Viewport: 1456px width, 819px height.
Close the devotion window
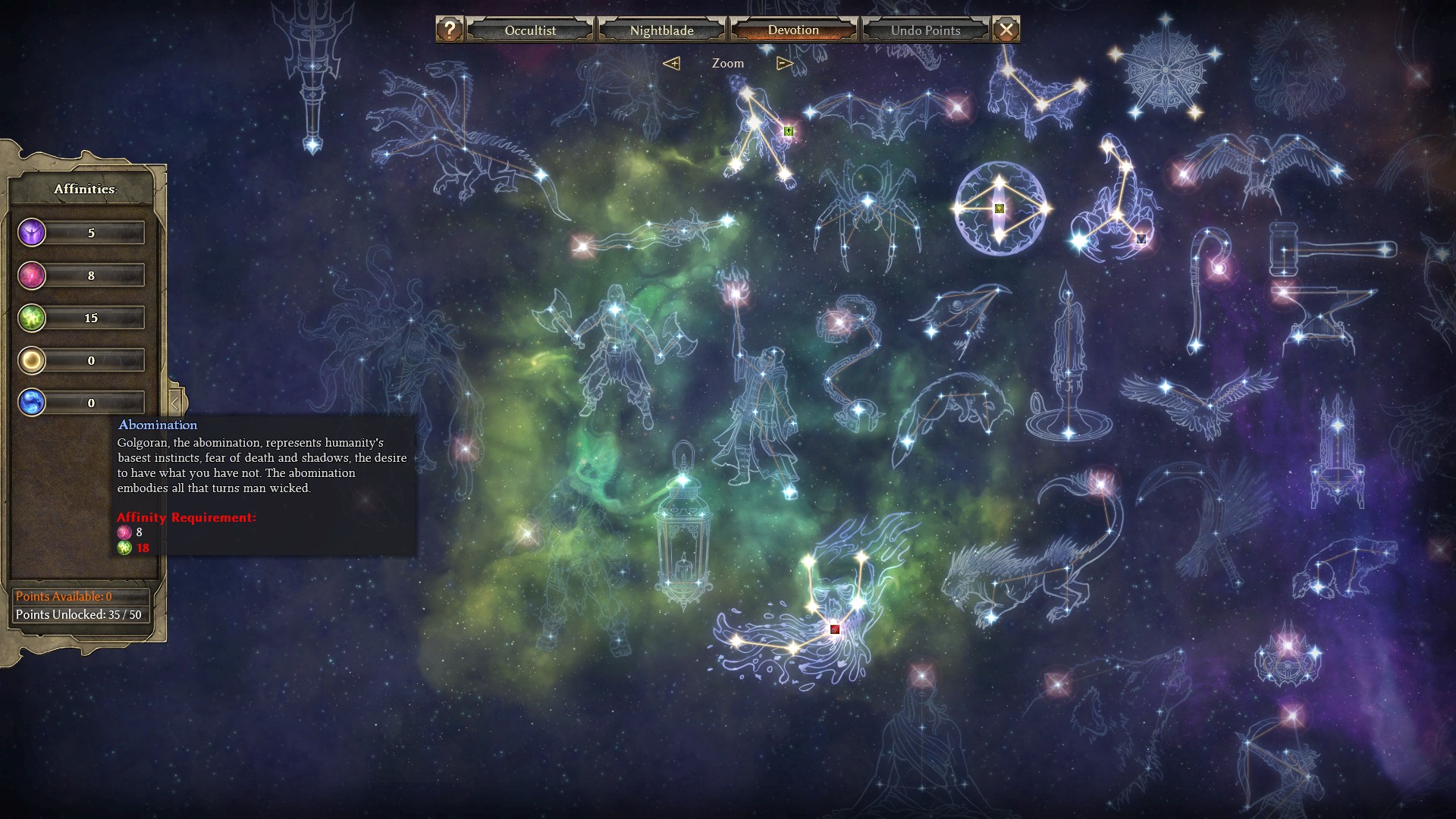pyautogui.click(x=1006, y=30)
